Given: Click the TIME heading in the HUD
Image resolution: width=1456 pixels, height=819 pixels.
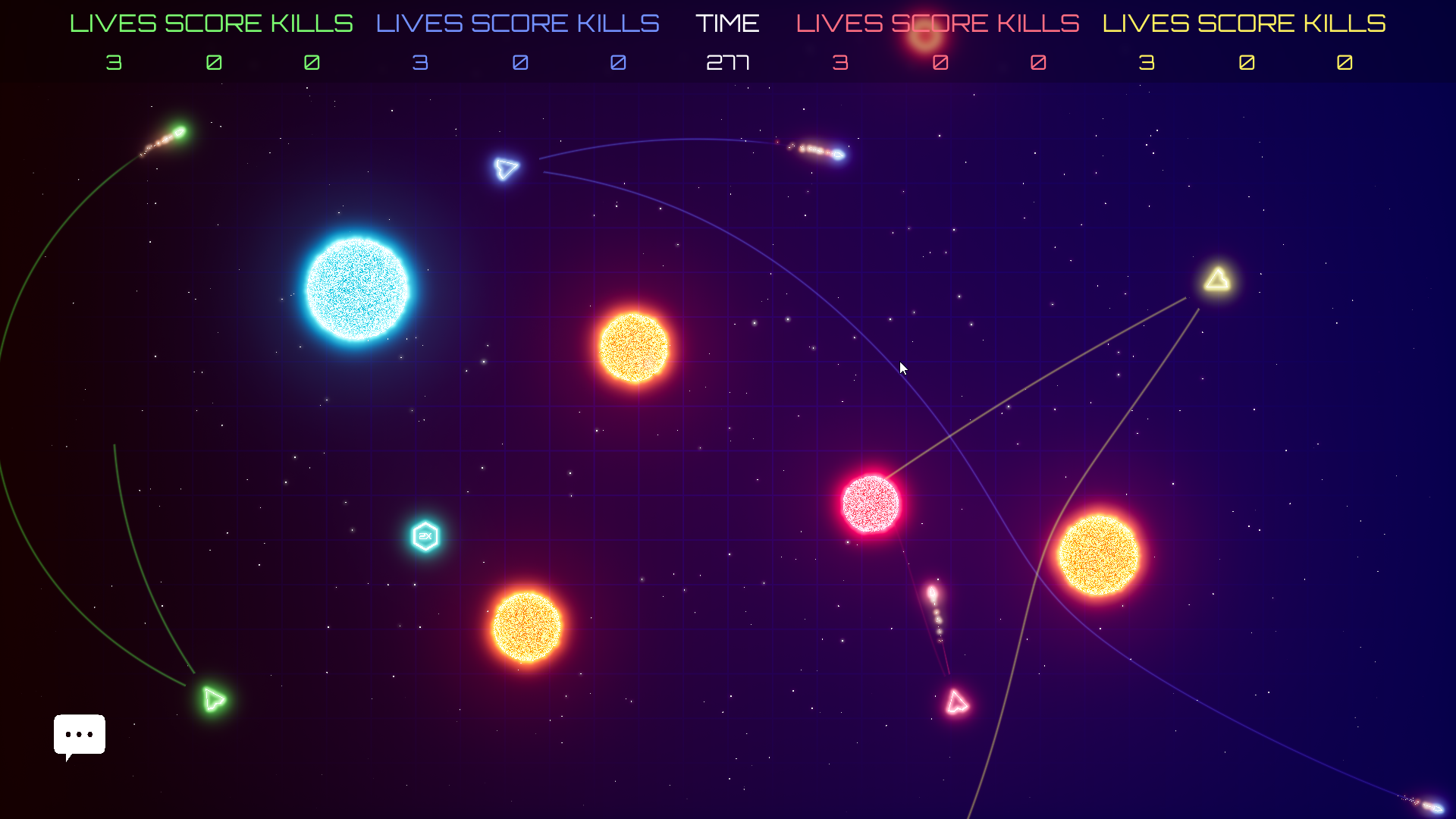Looking at the screenshot, I should (727, 23).
